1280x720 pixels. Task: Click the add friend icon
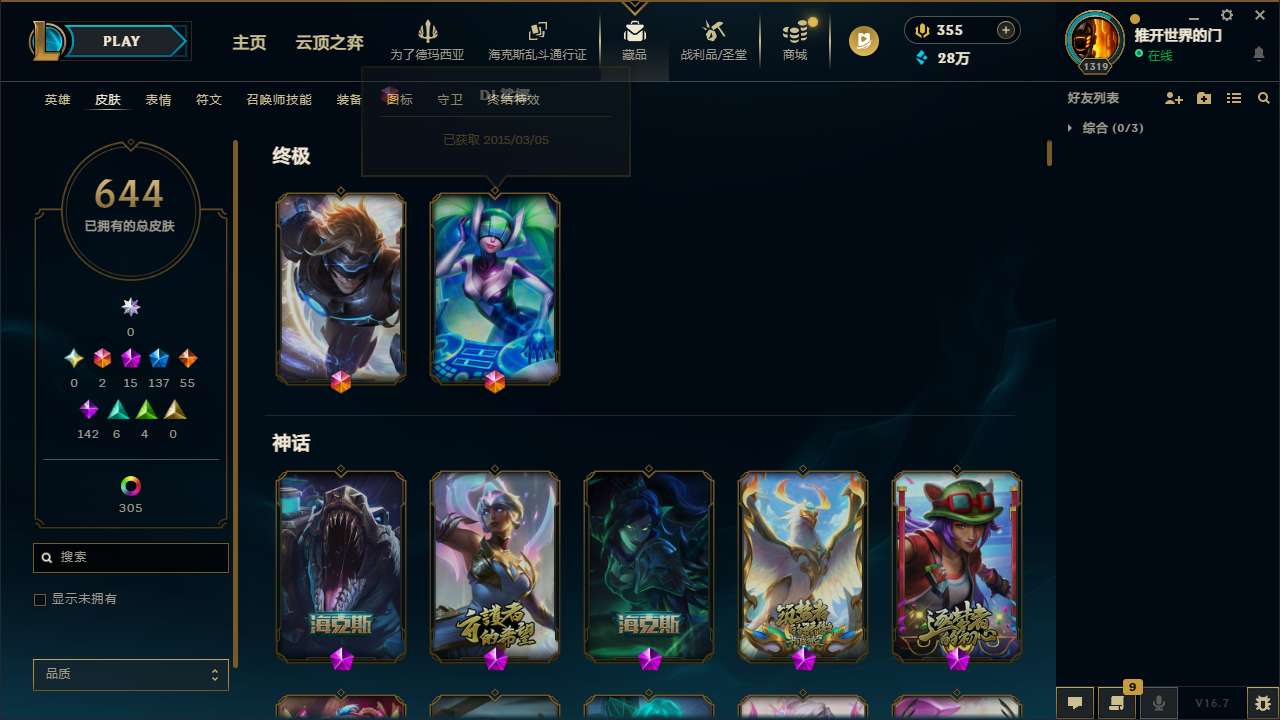tap(1174, 98)
